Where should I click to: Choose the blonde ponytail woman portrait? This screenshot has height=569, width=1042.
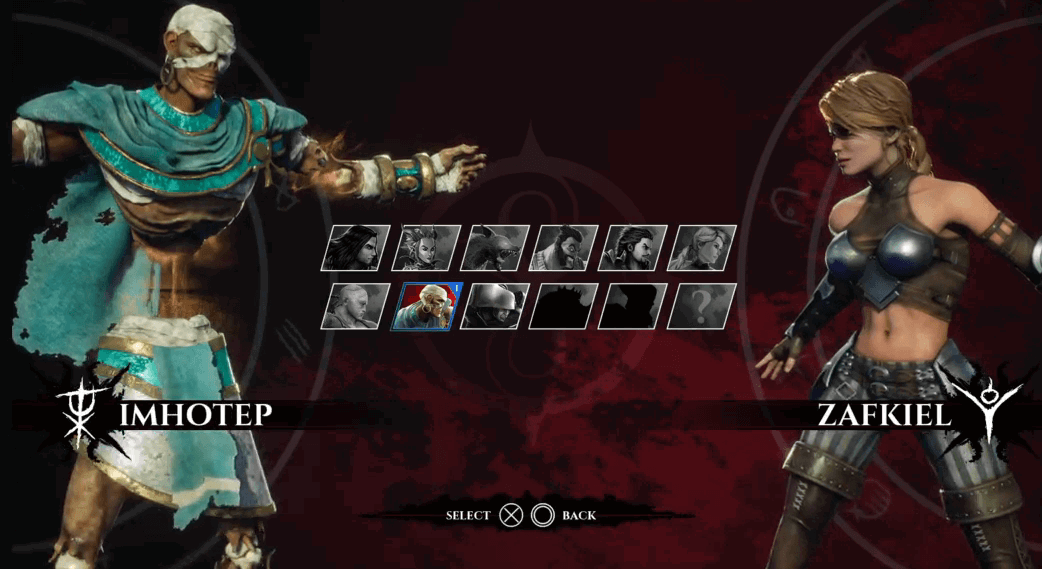[703, 248]
